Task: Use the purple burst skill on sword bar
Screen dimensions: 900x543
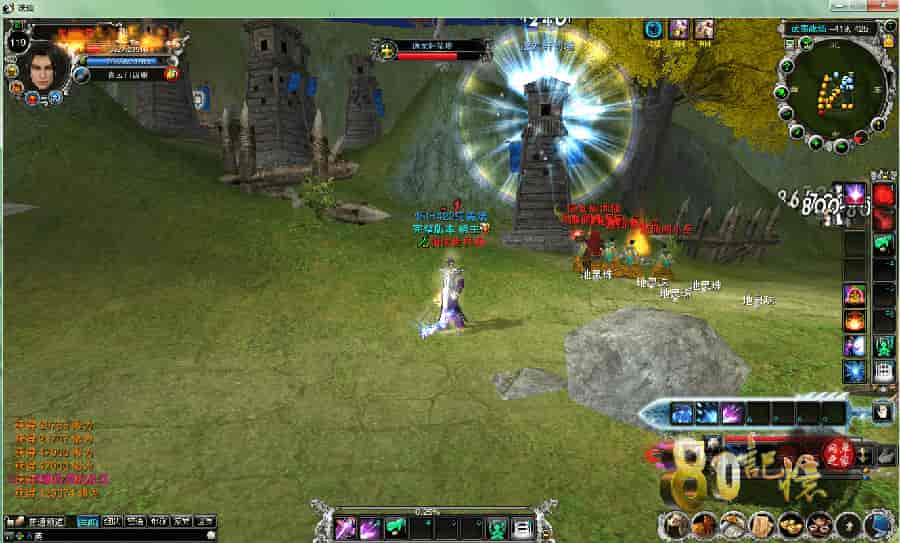Action: click(x=732, y=412)
